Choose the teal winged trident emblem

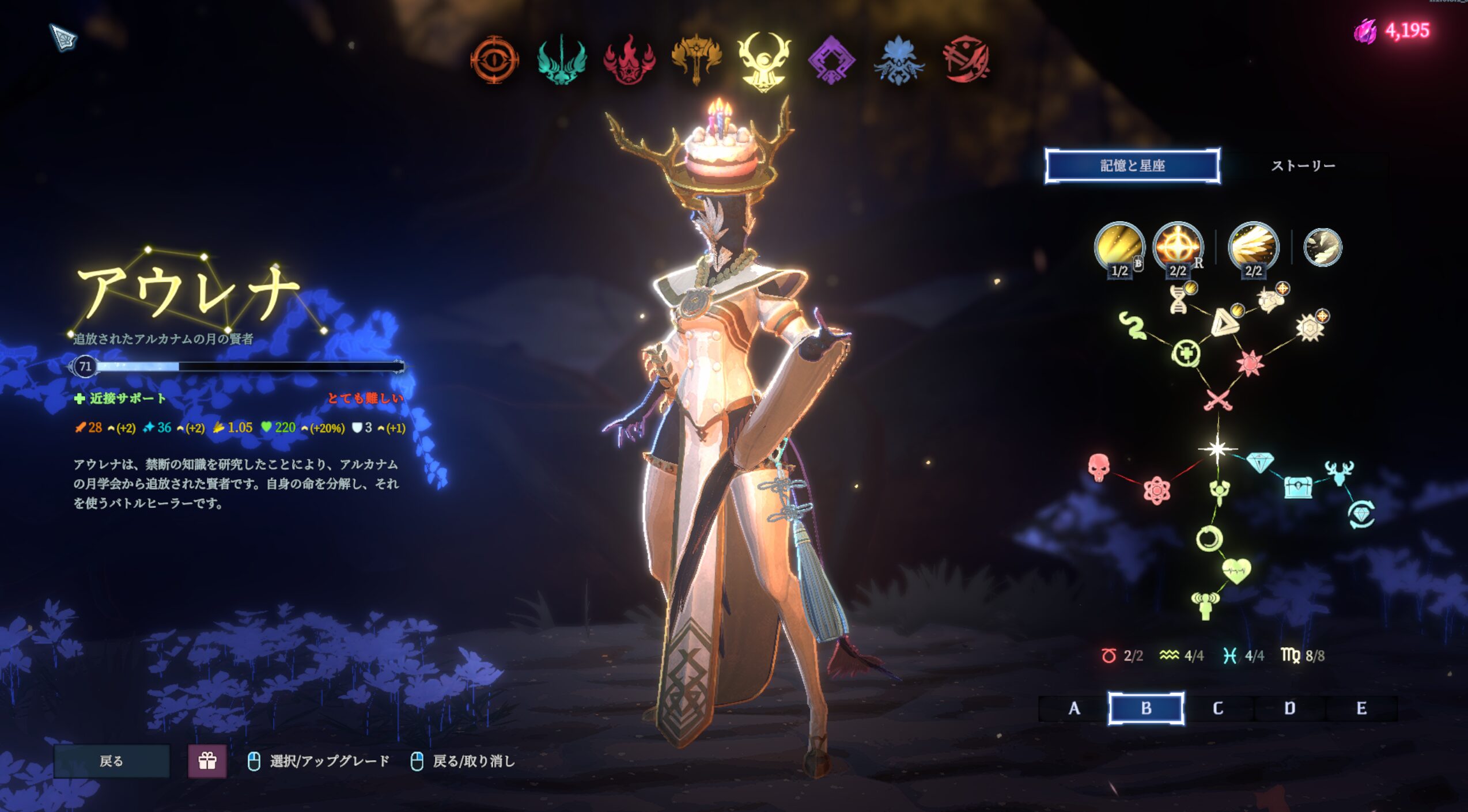click(562, 60)
